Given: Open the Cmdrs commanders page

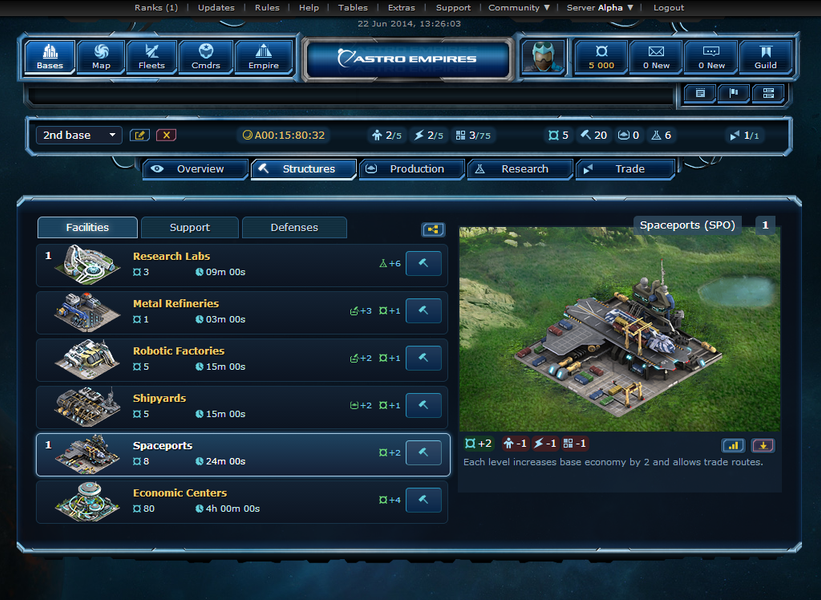Looking at the screenshot, I should (207, 57).
